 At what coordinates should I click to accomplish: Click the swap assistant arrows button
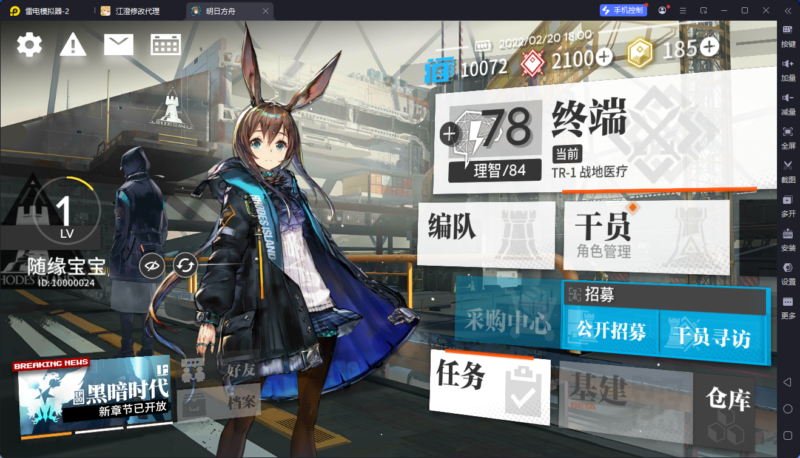(185, 265)
